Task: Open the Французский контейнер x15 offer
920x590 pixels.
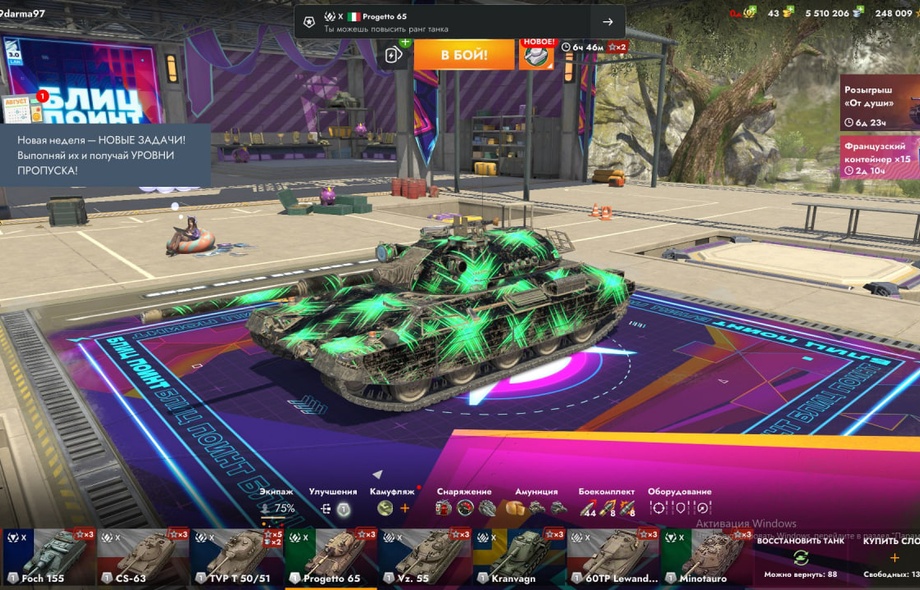Action: (878, 158)
